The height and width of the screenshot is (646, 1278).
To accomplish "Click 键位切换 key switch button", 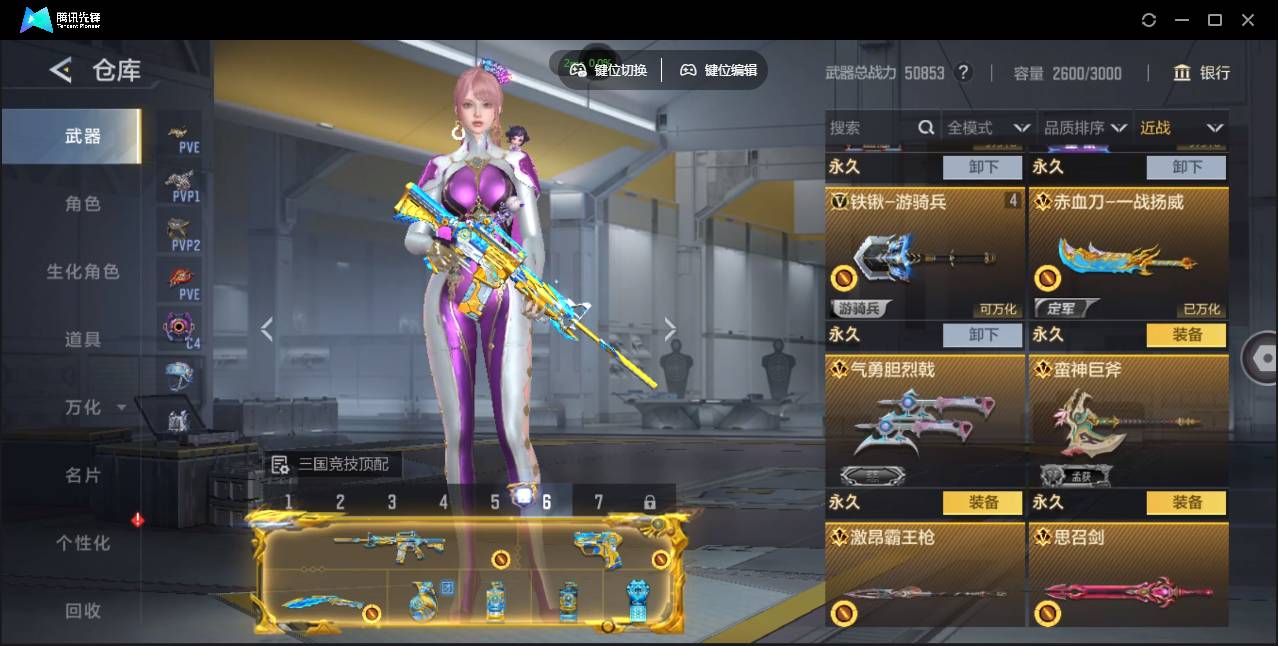I will click(x=608, y=70).
